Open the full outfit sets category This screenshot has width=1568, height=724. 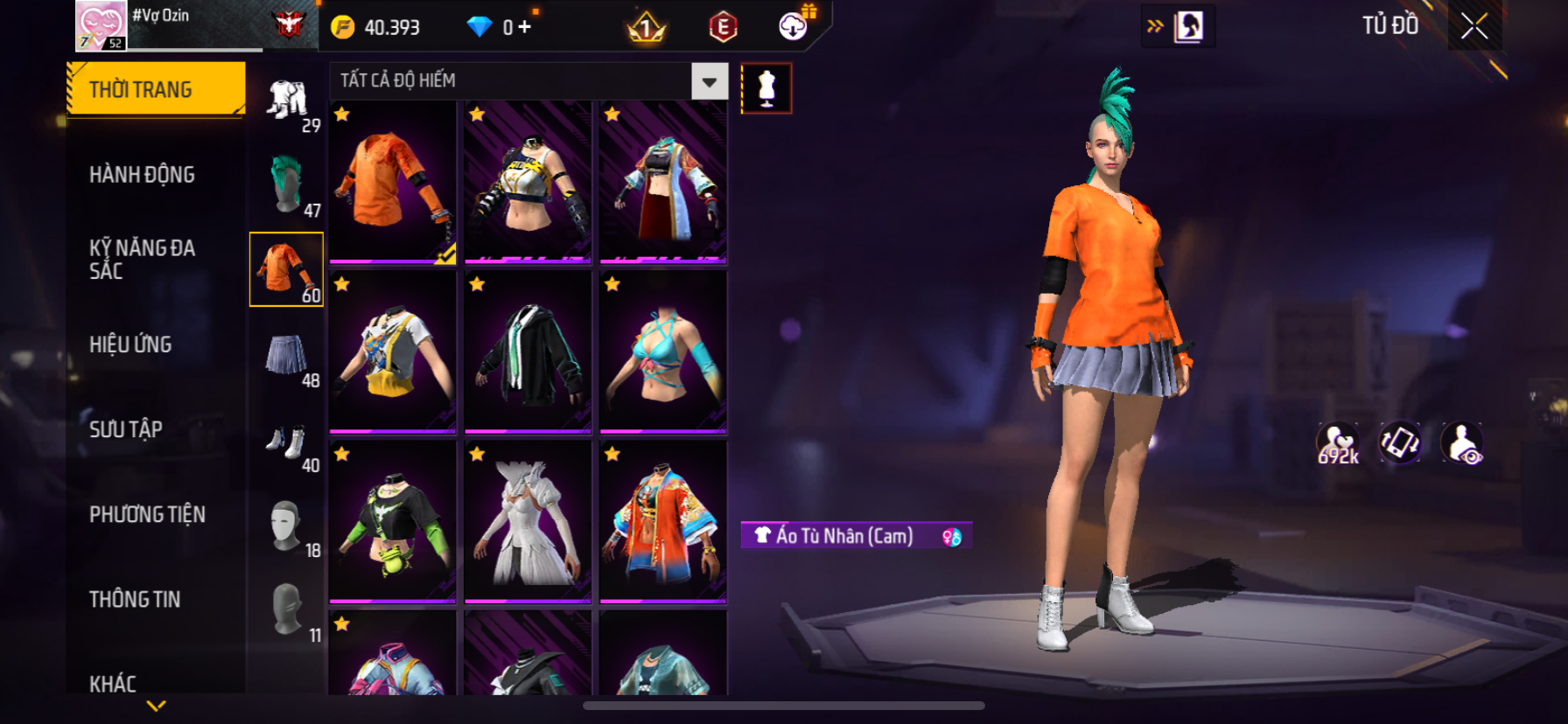(x=287, y=101)
